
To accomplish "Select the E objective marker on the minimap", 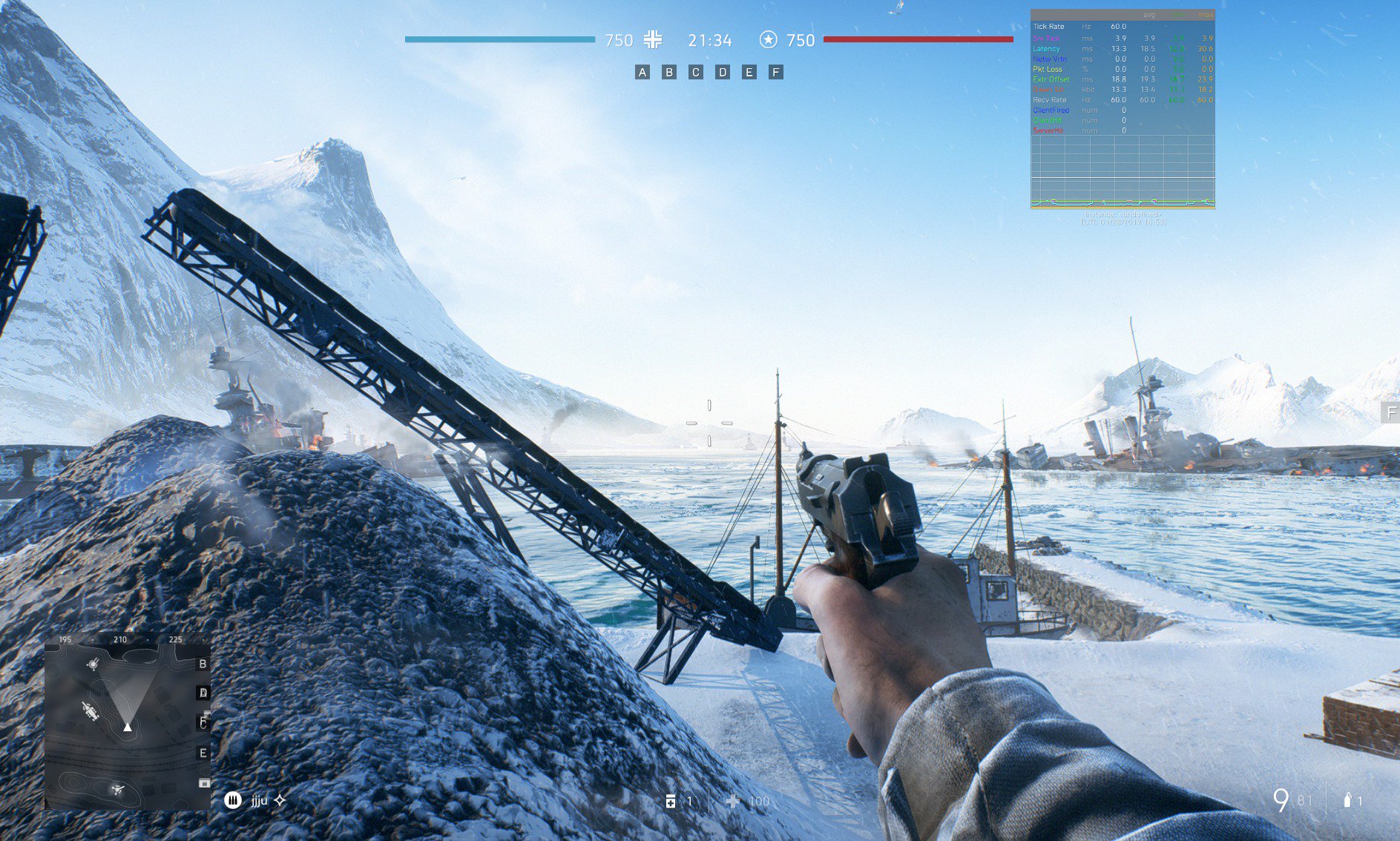I will (203, 753).
